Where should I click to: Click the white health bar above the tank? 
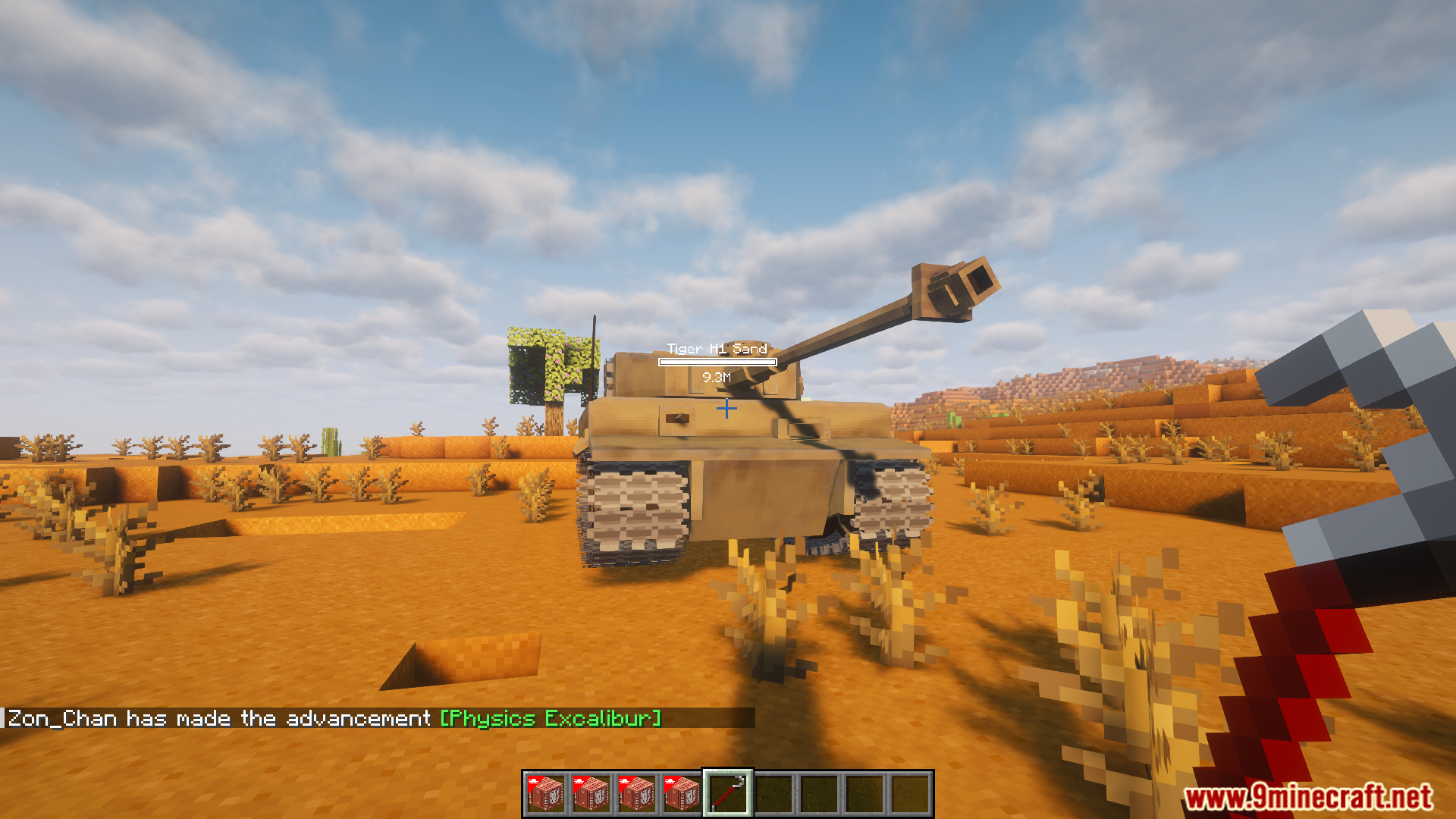pyautogui.click(x=717, y=362)
